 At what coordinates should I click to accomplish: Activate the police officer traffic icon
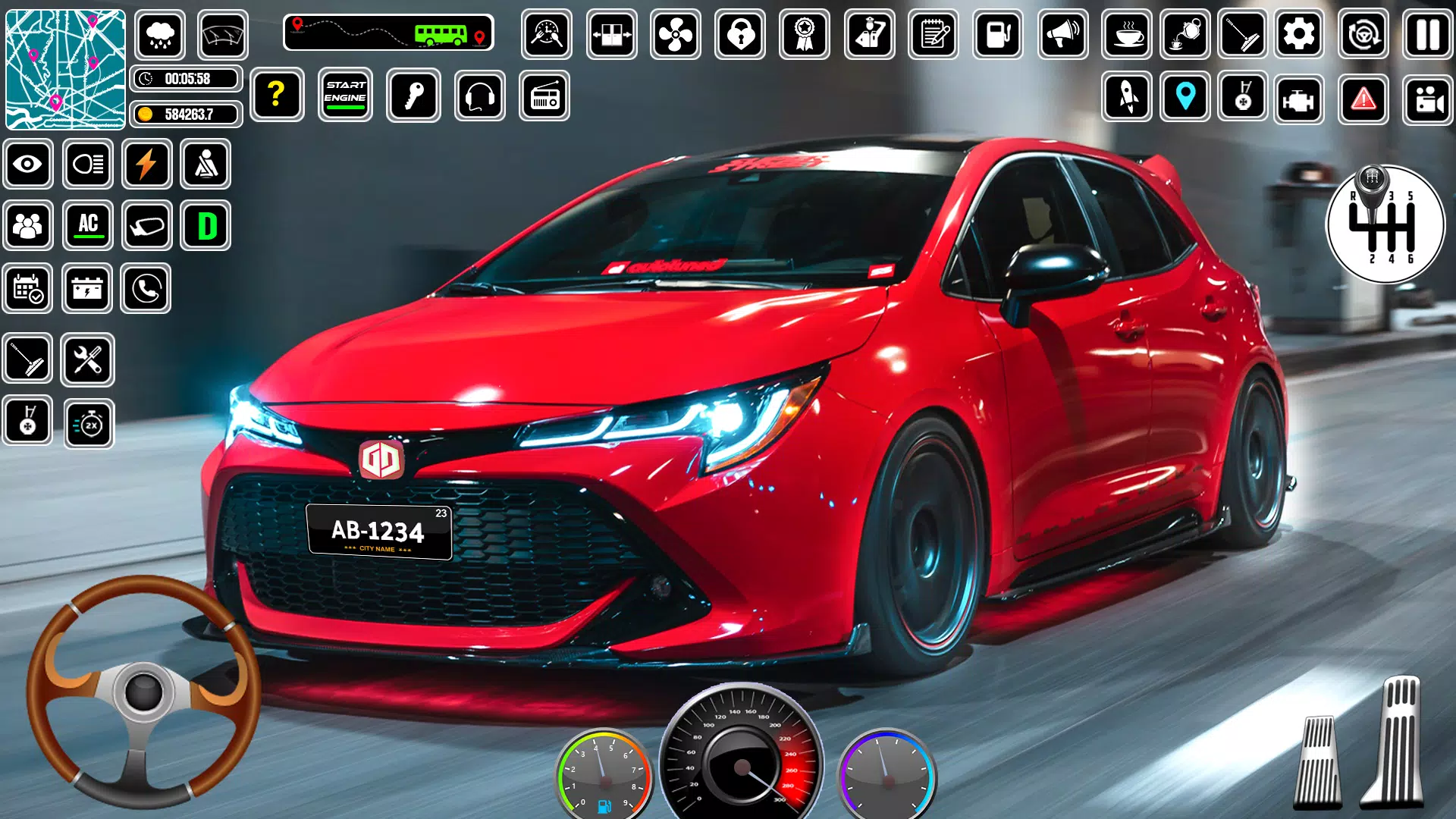coord(871,34)
